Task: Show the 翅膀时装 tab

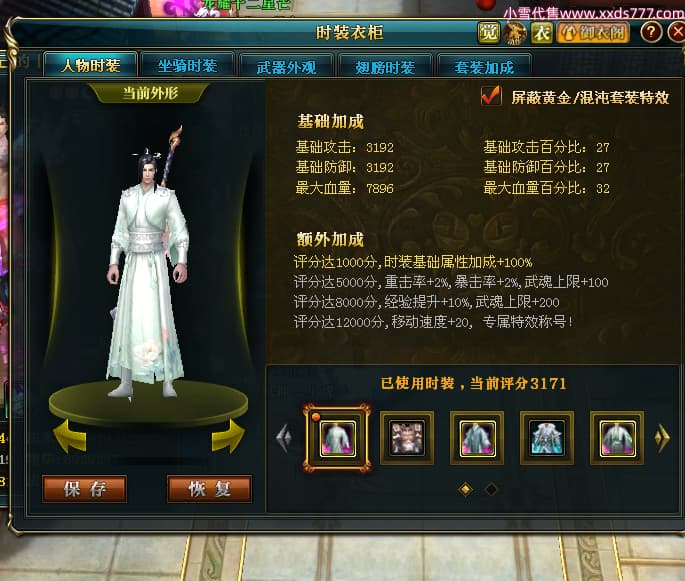Action: [385, 68]
